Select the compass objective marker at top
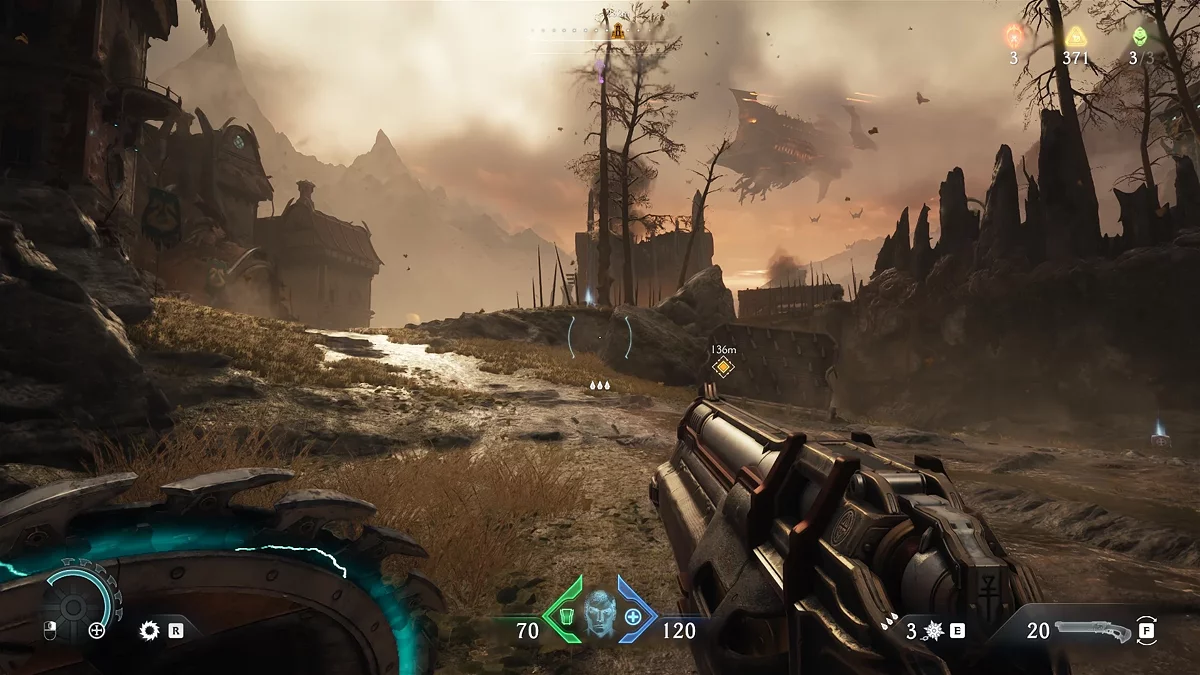The width and height of the screenshot is (1200, 675). 618,30
